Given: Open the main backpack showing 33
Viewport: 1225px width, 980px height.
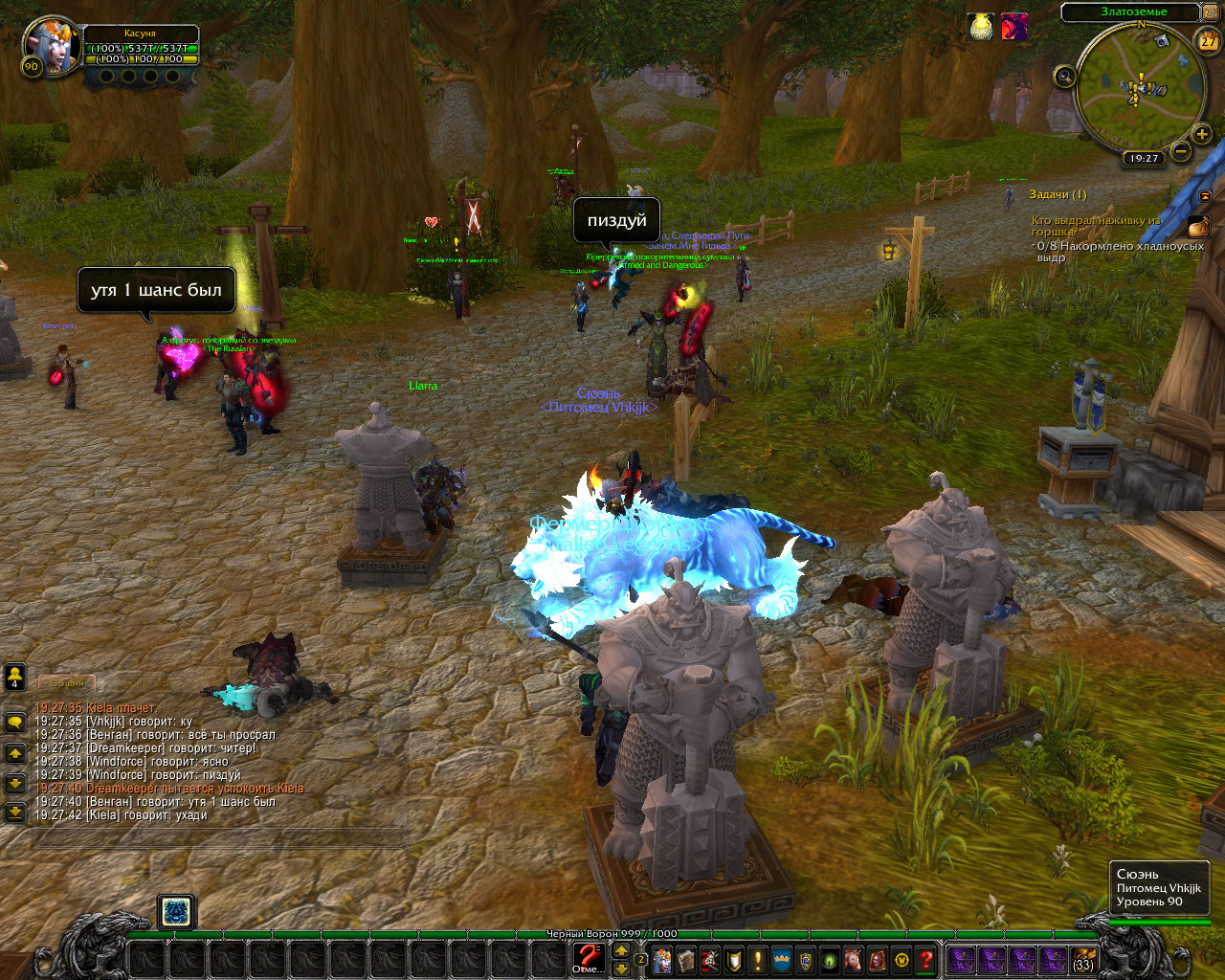Looking at the screenshot, I should coord(1083,960).
